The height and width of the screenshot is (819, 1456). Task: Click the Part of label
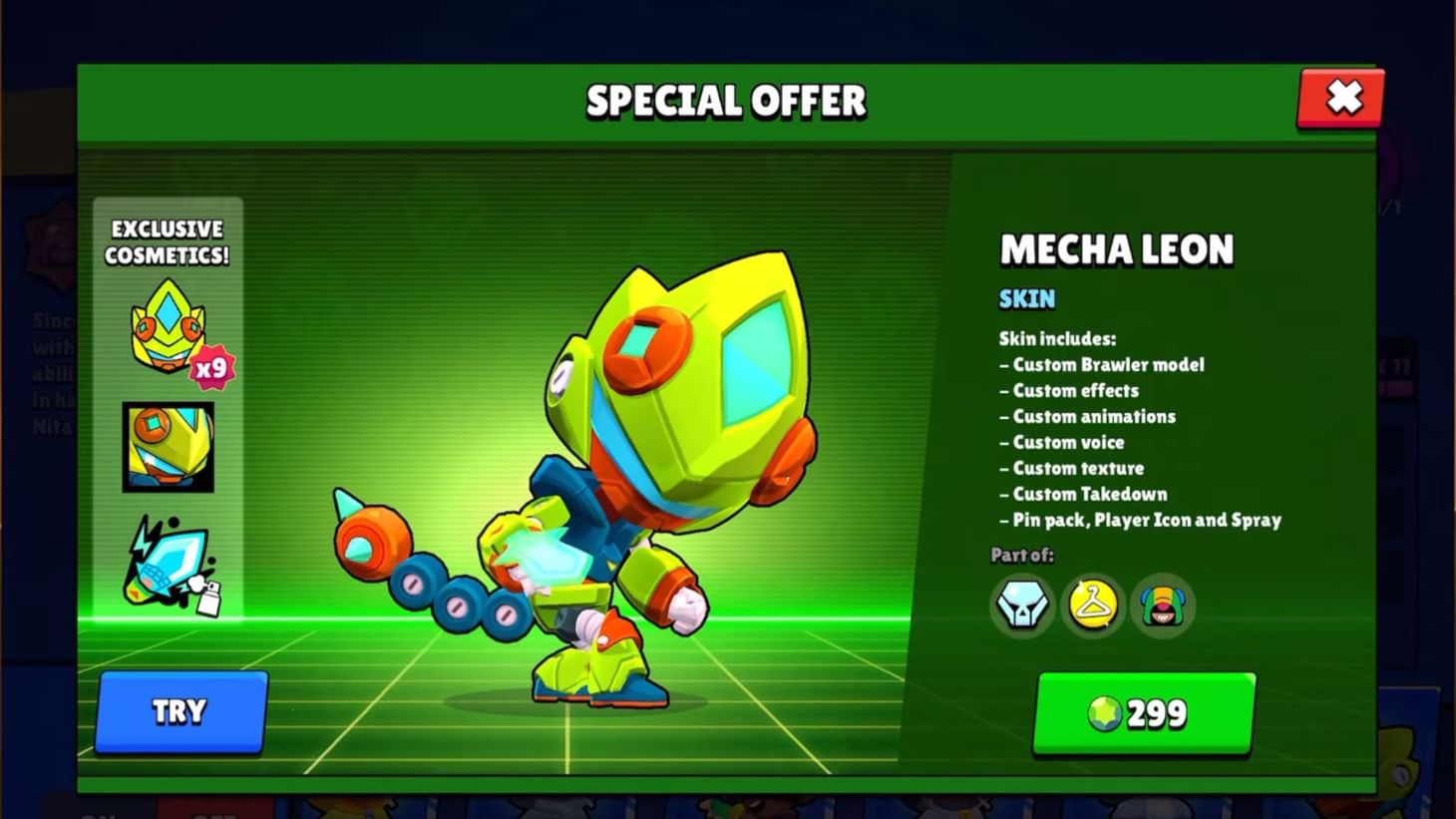coord(1021,555)
